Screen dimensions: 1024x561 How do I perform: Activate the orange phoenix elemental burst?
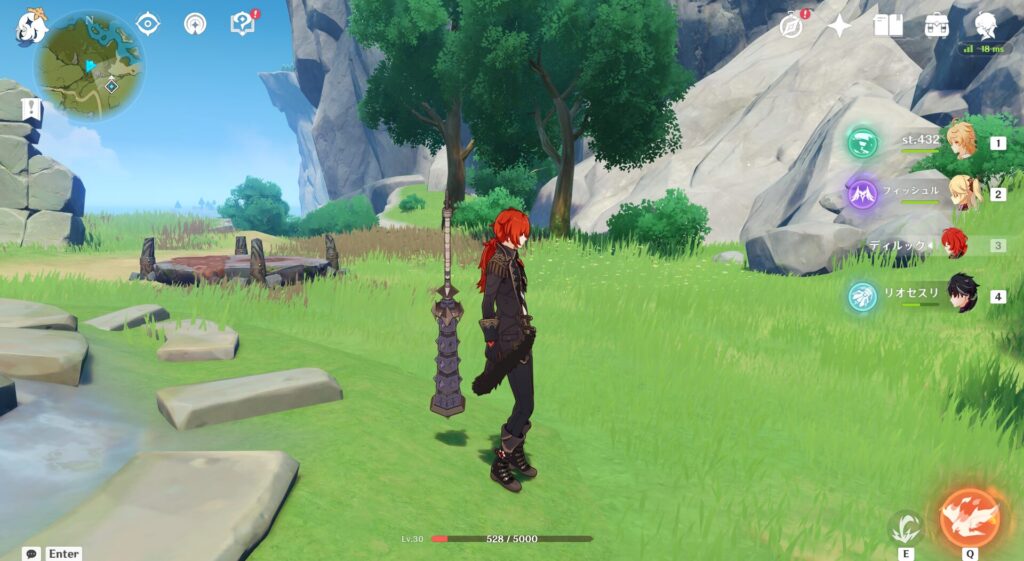point(970,516)
